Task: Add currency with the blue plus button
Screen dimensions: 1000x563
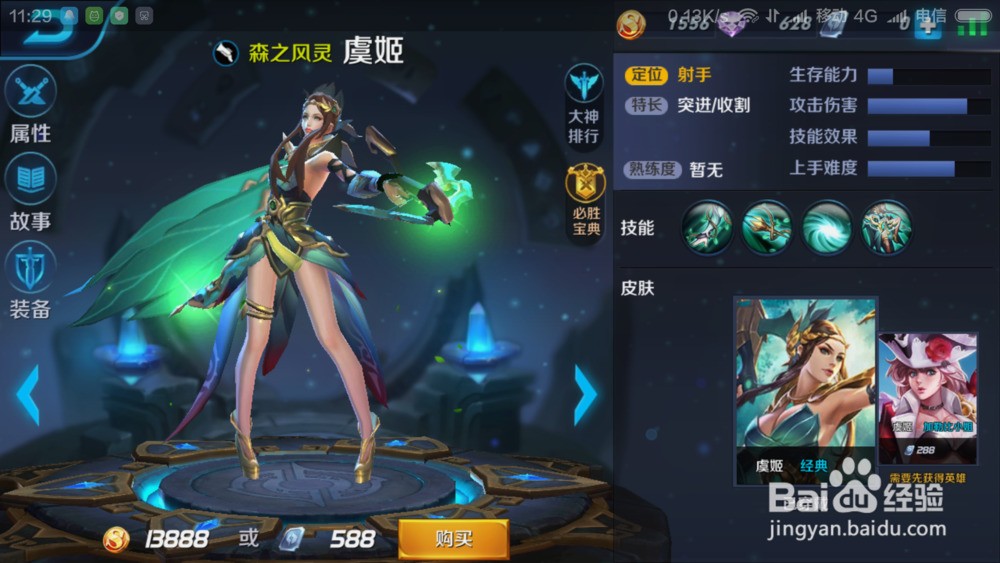Action: click(928, 25)
